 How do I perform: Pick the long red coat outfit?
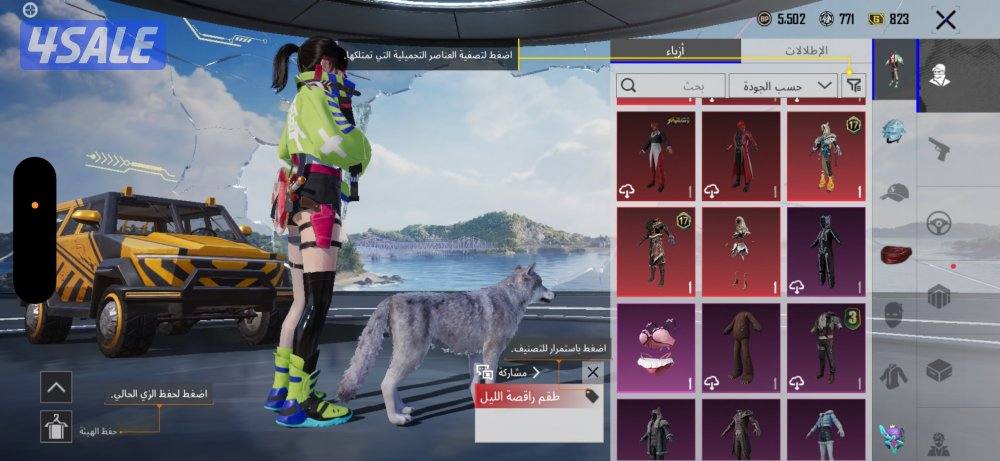(x=741, y=153)
